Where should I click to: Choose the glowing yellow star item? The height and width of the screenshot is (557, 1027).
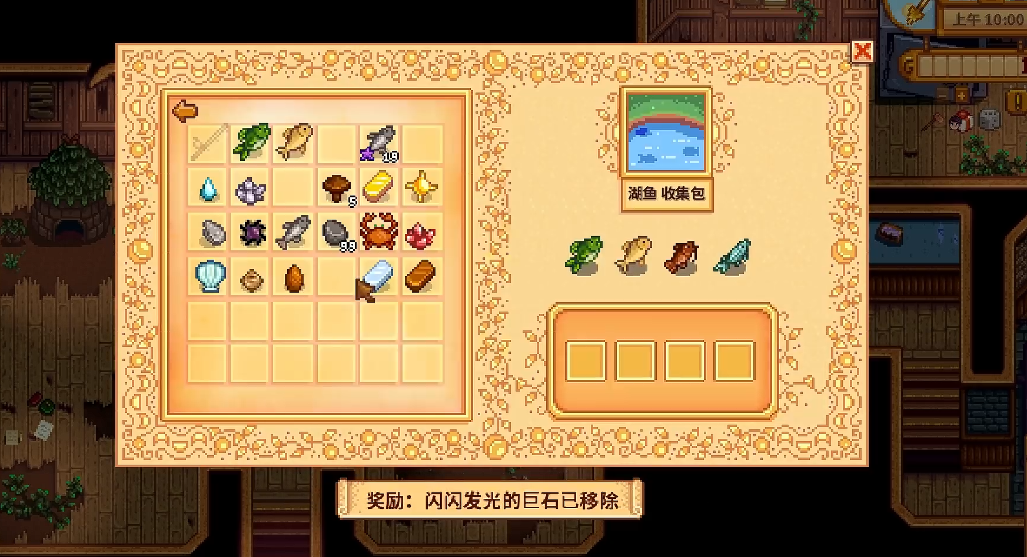[x=421, y=187]
